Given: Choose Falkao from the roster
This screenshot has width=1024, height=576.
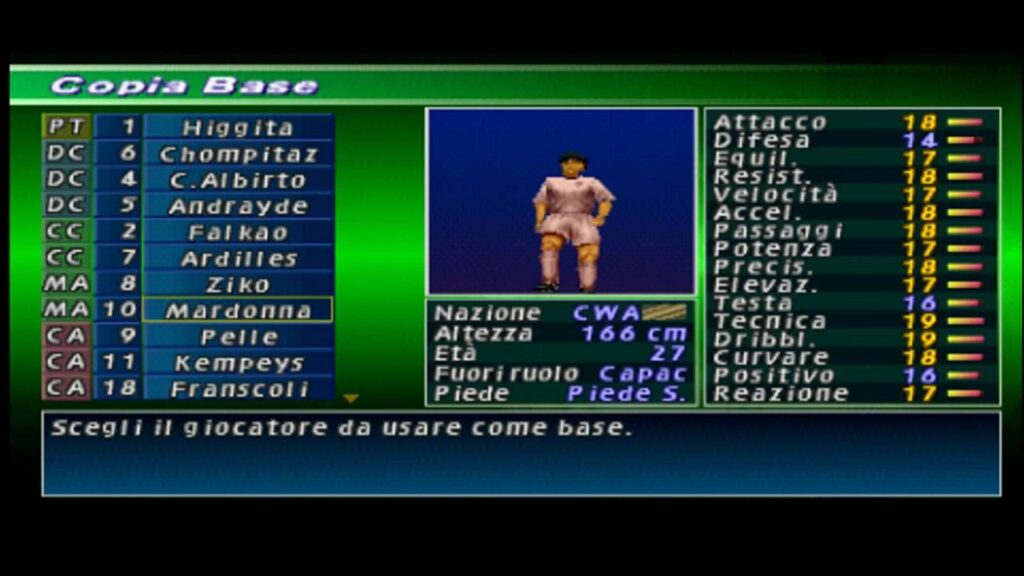Looking at the screenshot, I should 238,233.
